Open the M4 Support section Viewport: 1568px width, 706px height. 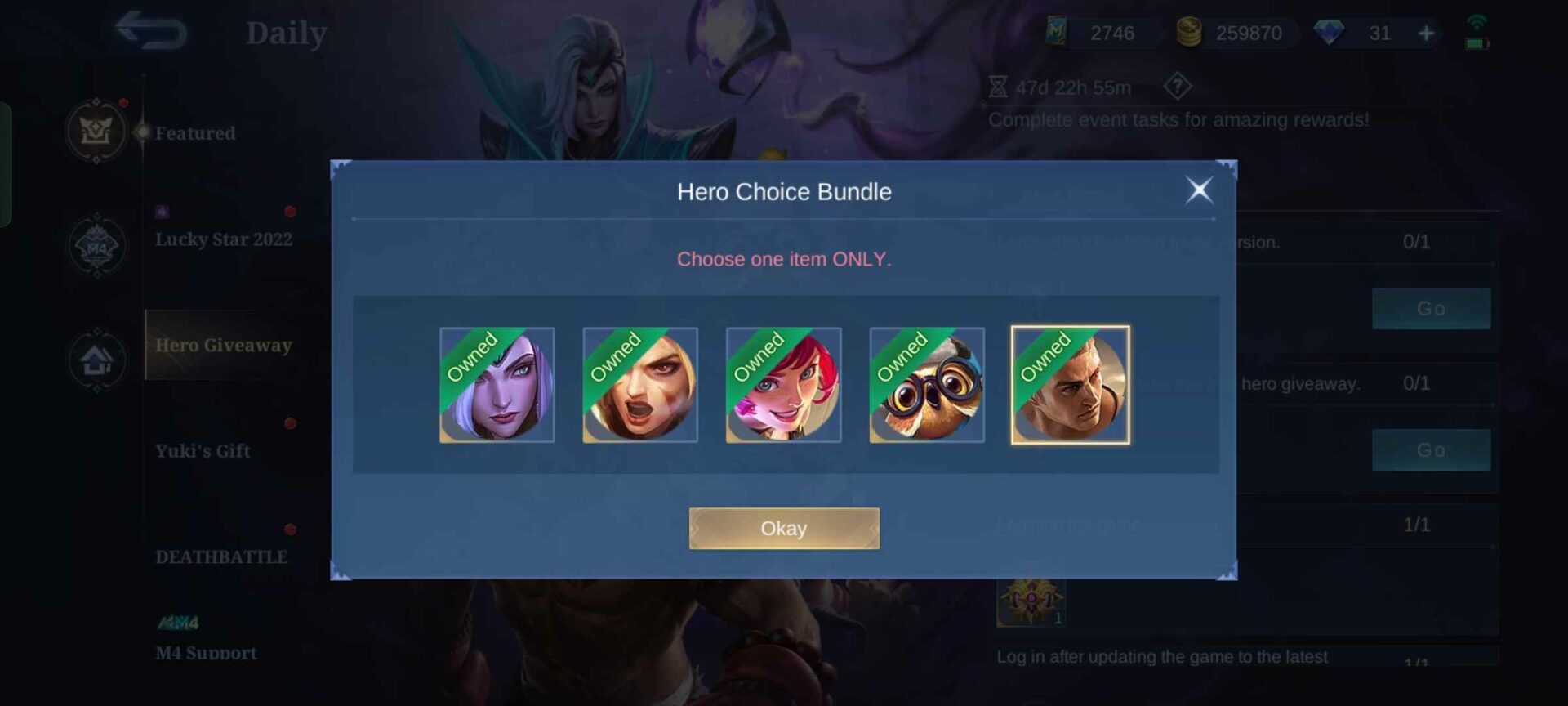205,653
